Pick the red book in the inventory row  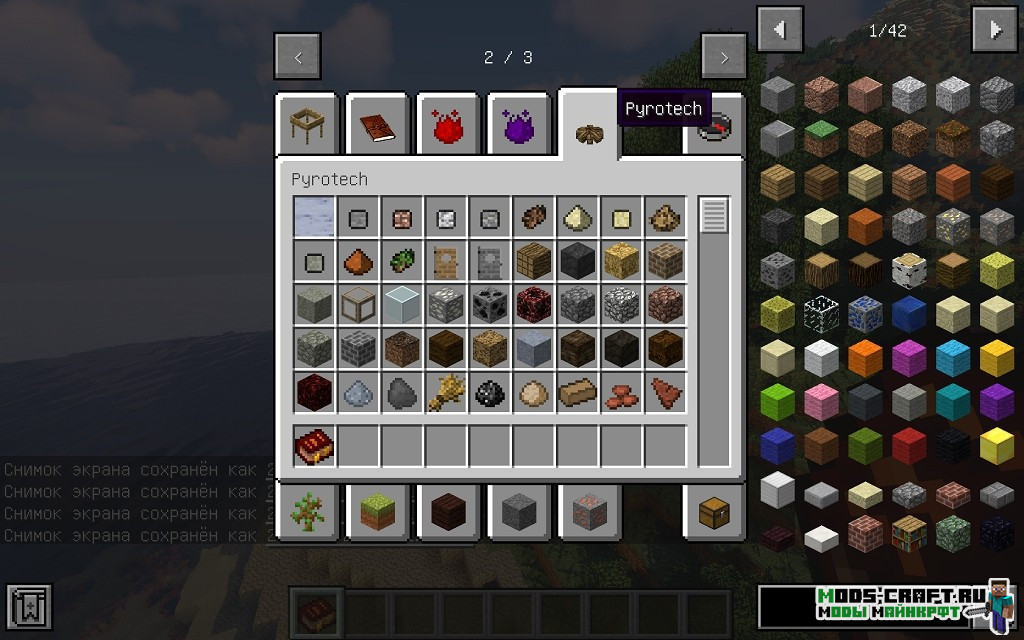pos(314,446)
